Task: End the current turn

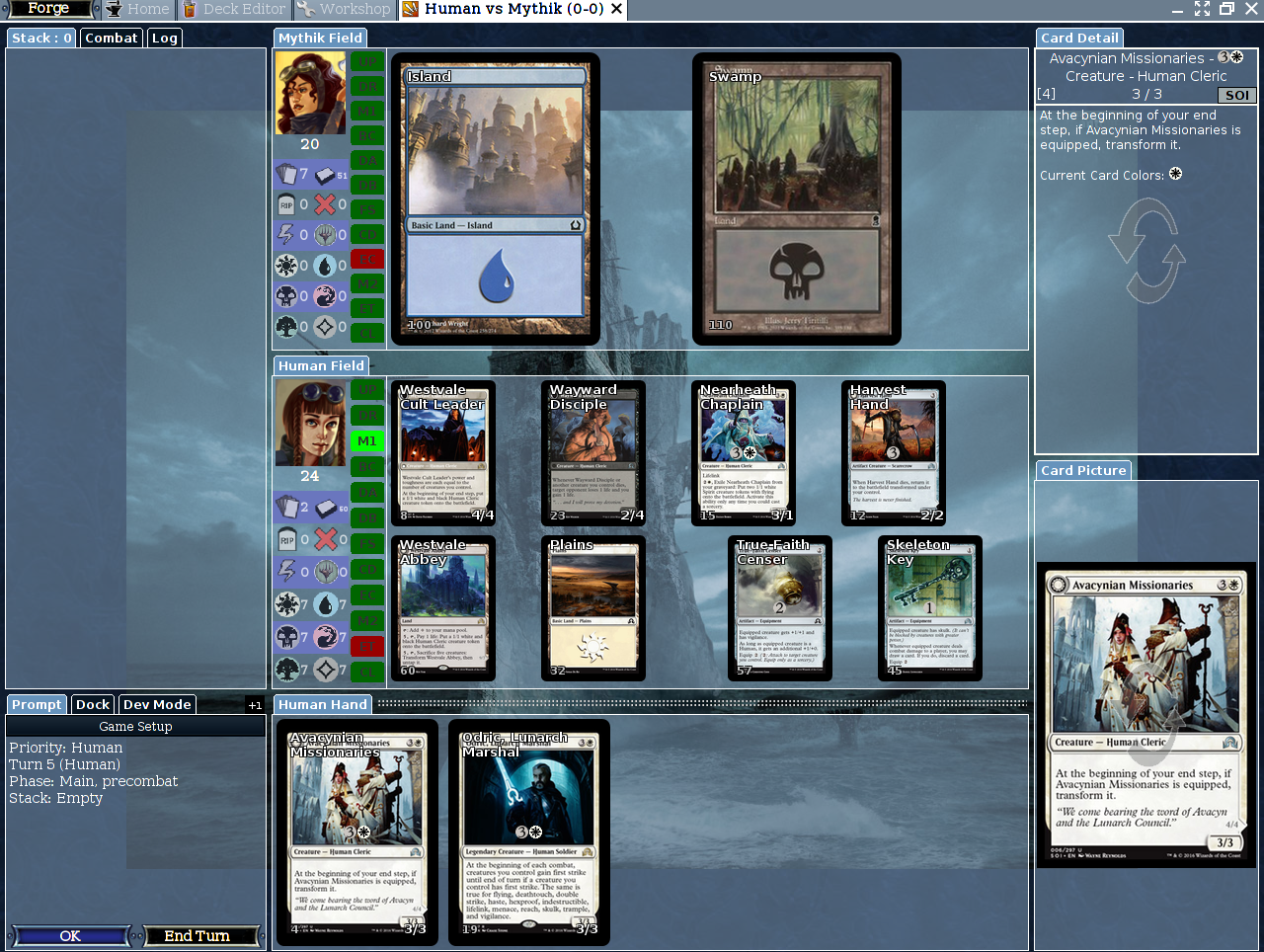Action: coord(197,935)
